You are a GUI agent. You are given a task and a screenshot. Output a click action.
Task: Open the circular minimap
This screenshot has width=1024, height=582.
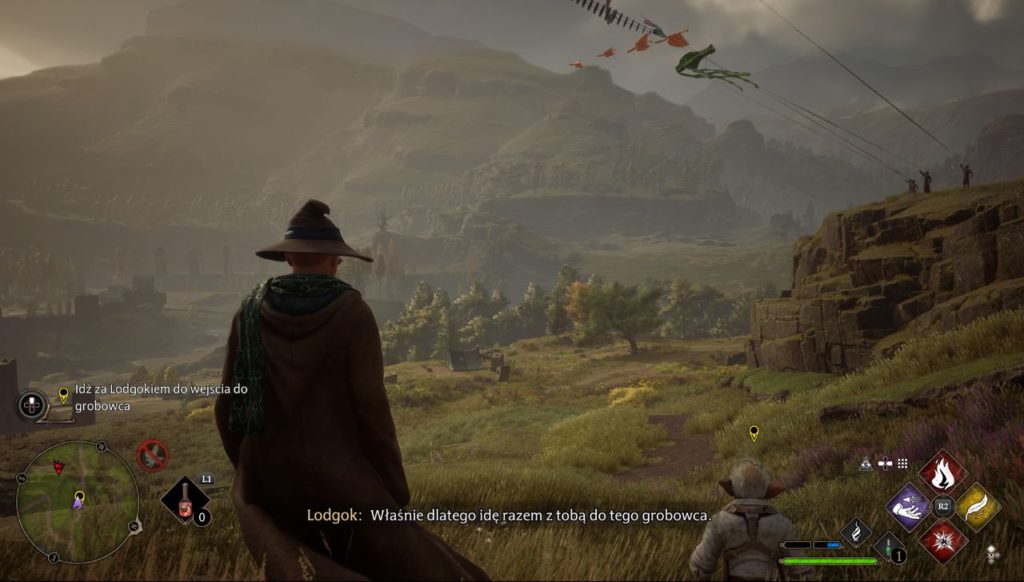[x=78, y=489]
